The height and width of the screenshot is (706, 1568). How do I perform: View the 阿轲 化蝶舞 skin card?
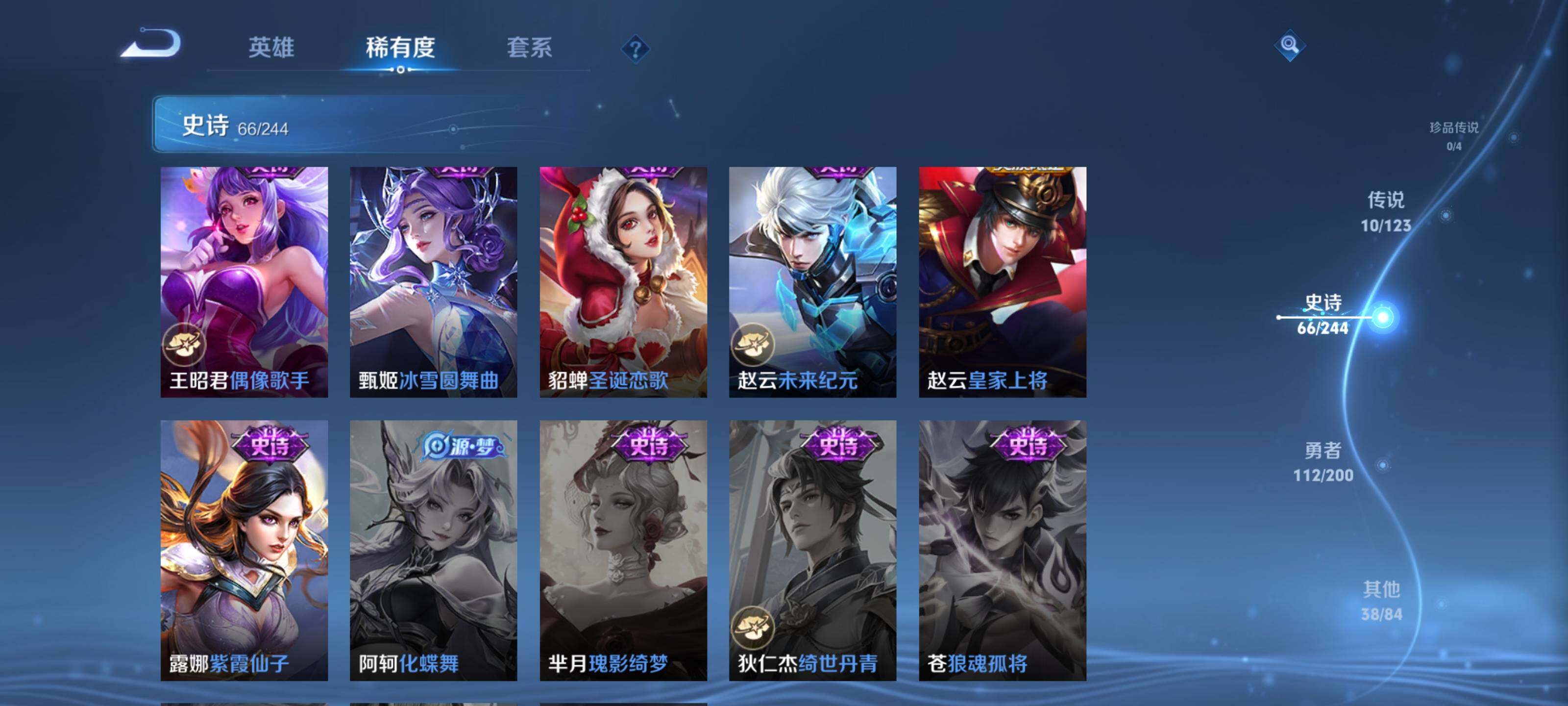coord(433,550)
